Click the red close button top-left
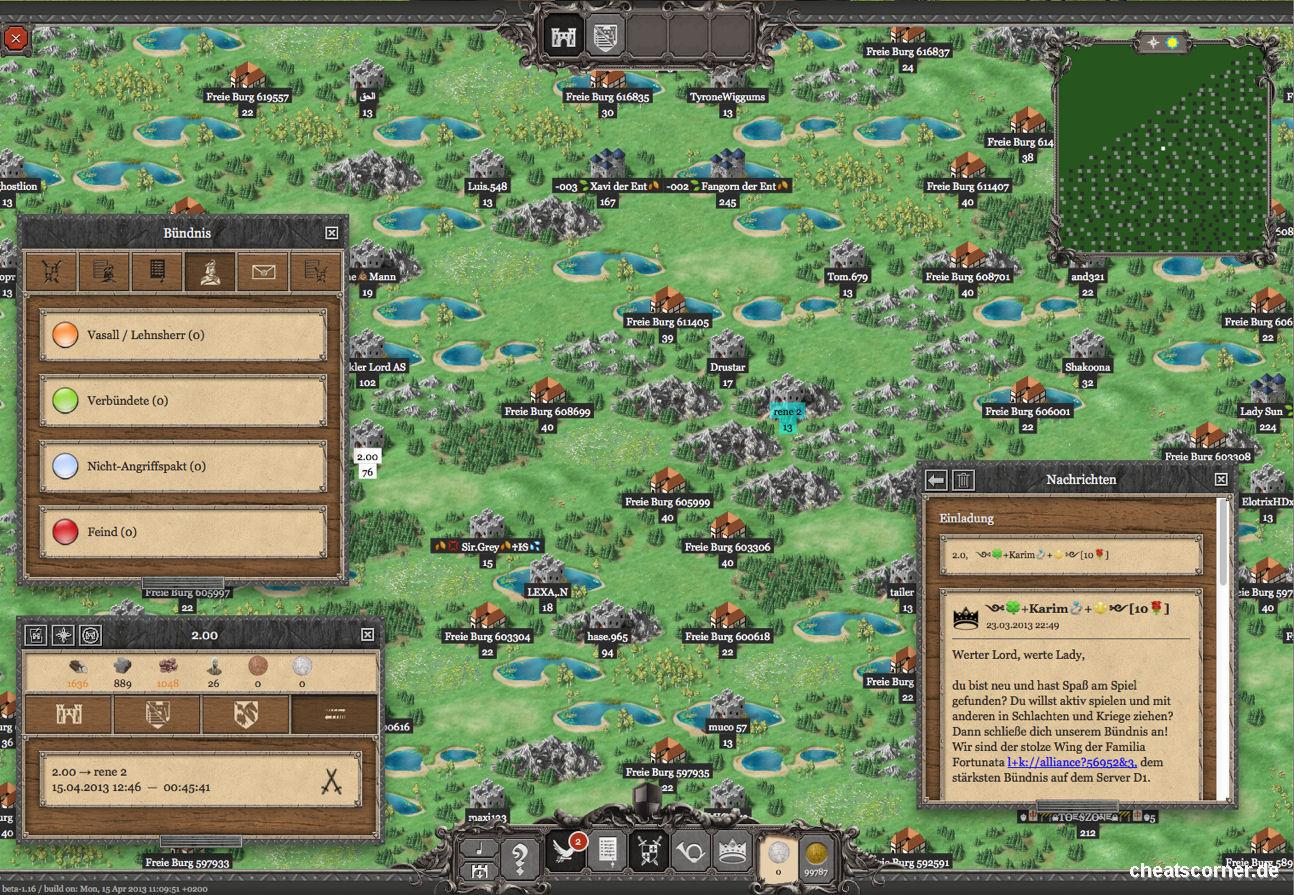 pos(16,39)
